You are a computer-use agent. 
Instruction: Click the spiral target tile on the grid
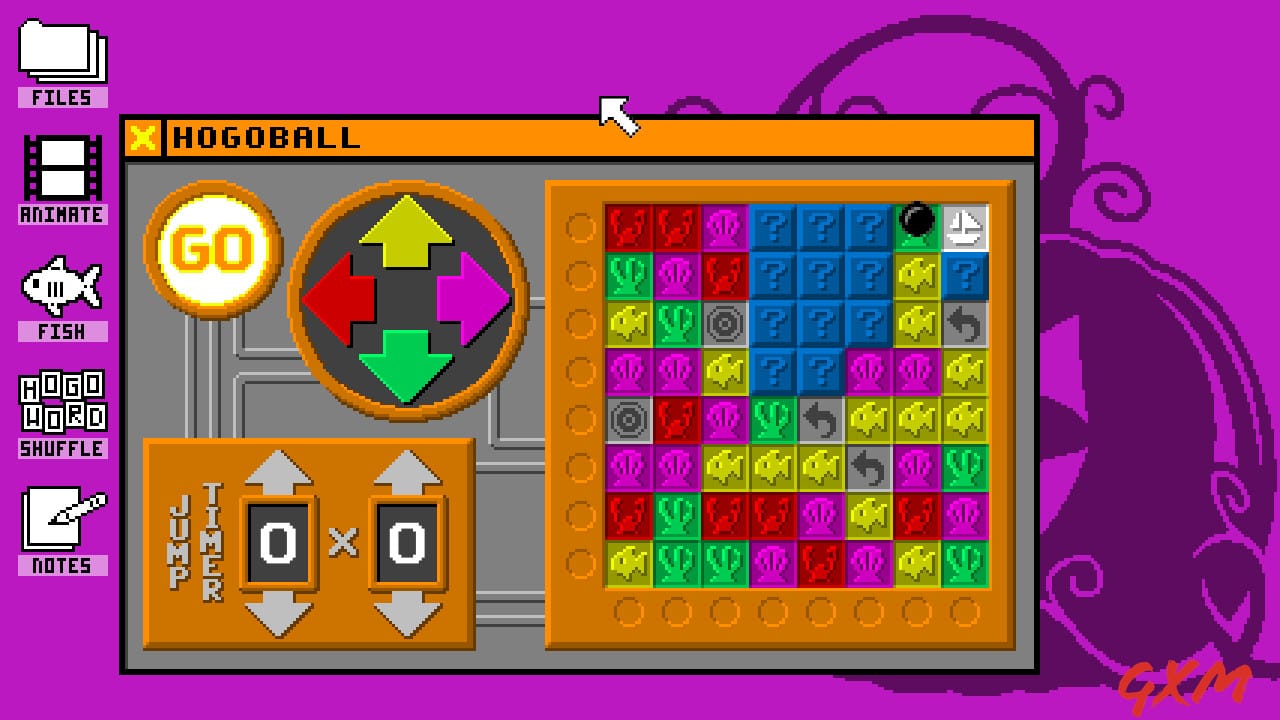pyautogui.click(x=722, y=322)
